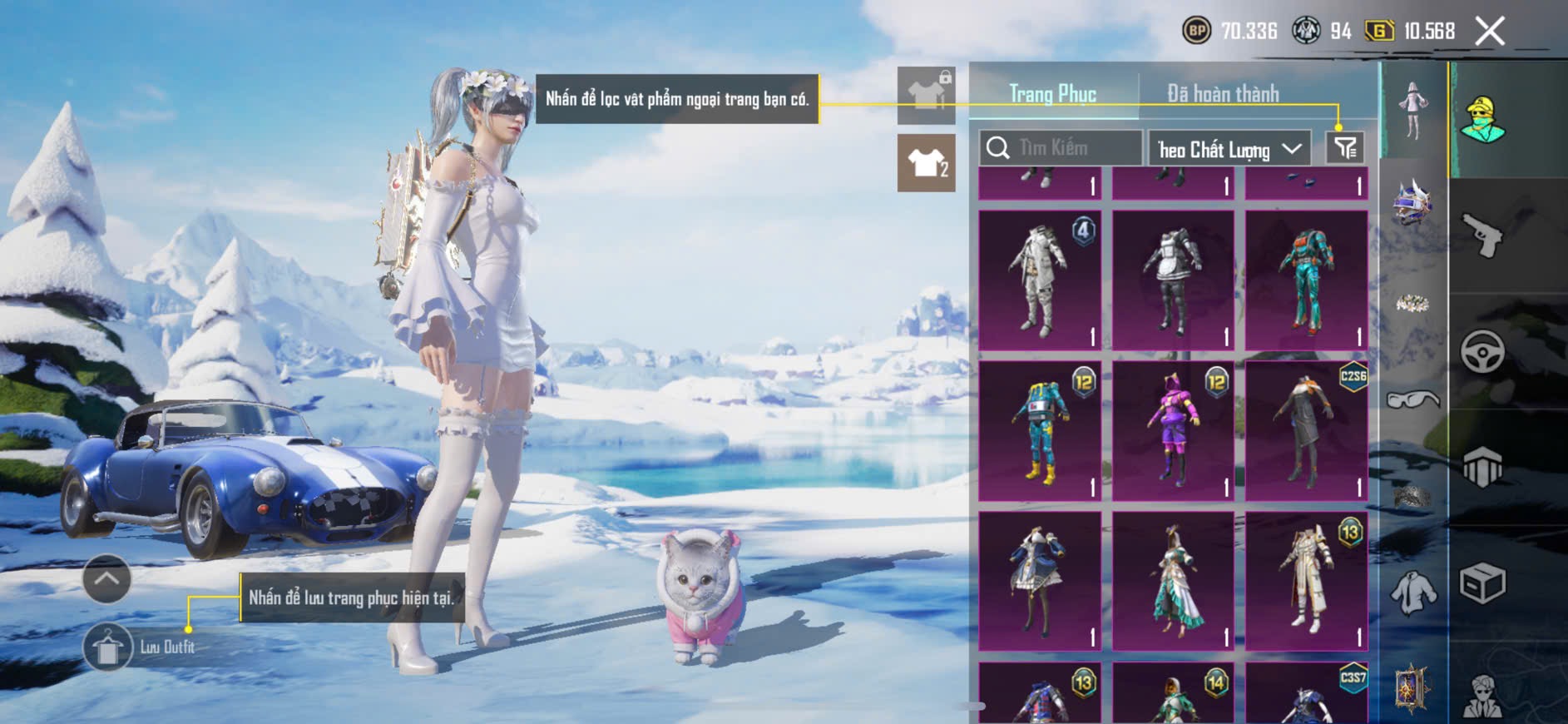This screenshot has height=724, width=1568.
Task: Close the inventory with the X button
Action: [1490, 32]
